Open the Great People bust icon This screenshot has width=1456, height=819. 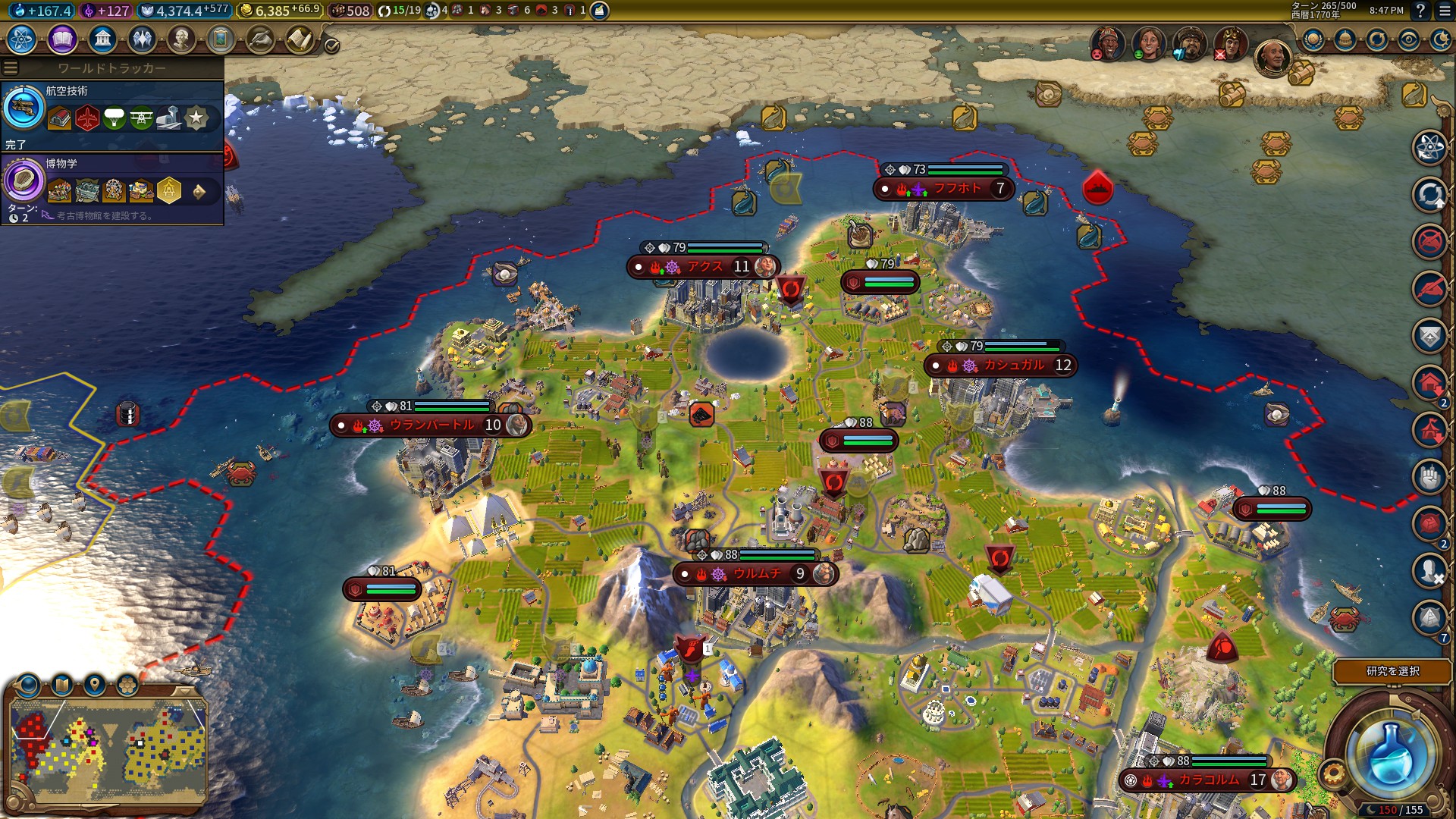(181, 39)
